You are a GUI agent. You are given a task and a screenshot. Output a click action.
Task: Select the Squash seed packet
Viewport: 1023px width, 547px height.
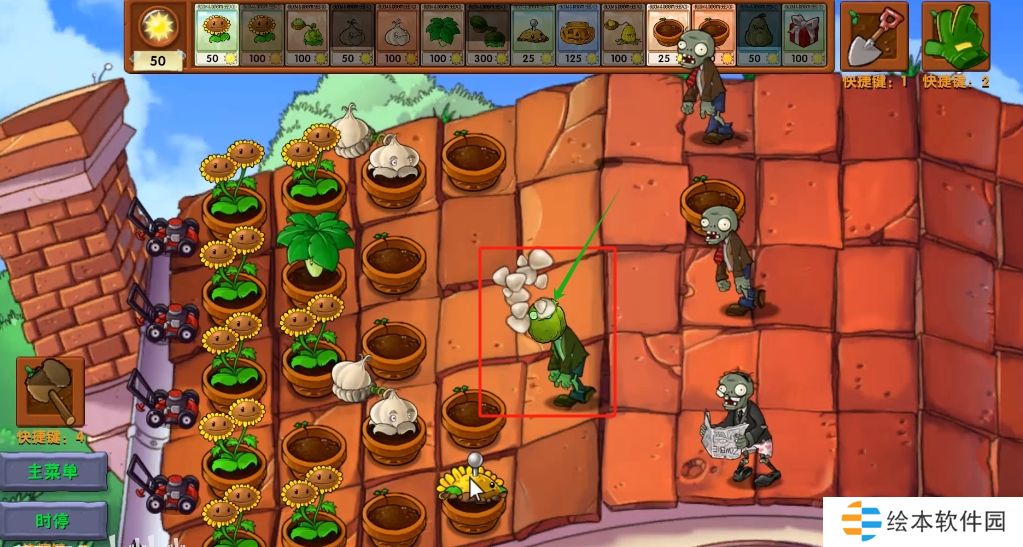(756, 36)
